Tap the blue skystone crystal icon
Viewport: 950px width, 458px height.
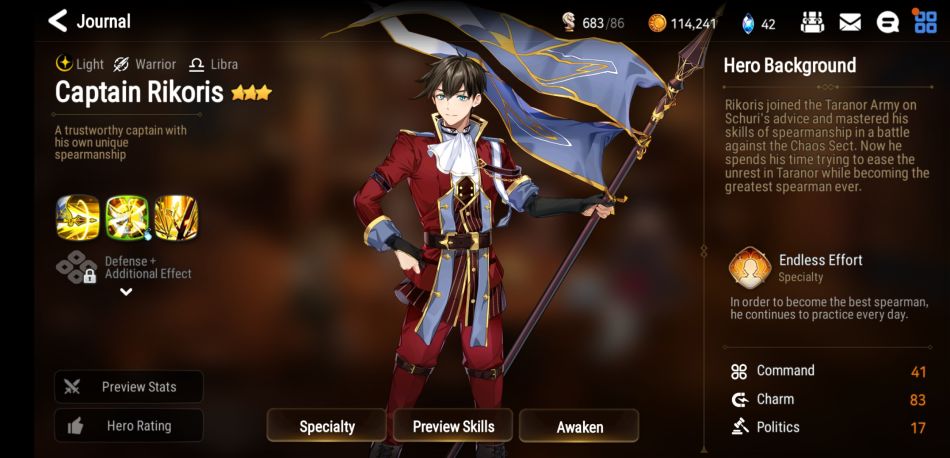pyautogui.click(x=747, y=23)
